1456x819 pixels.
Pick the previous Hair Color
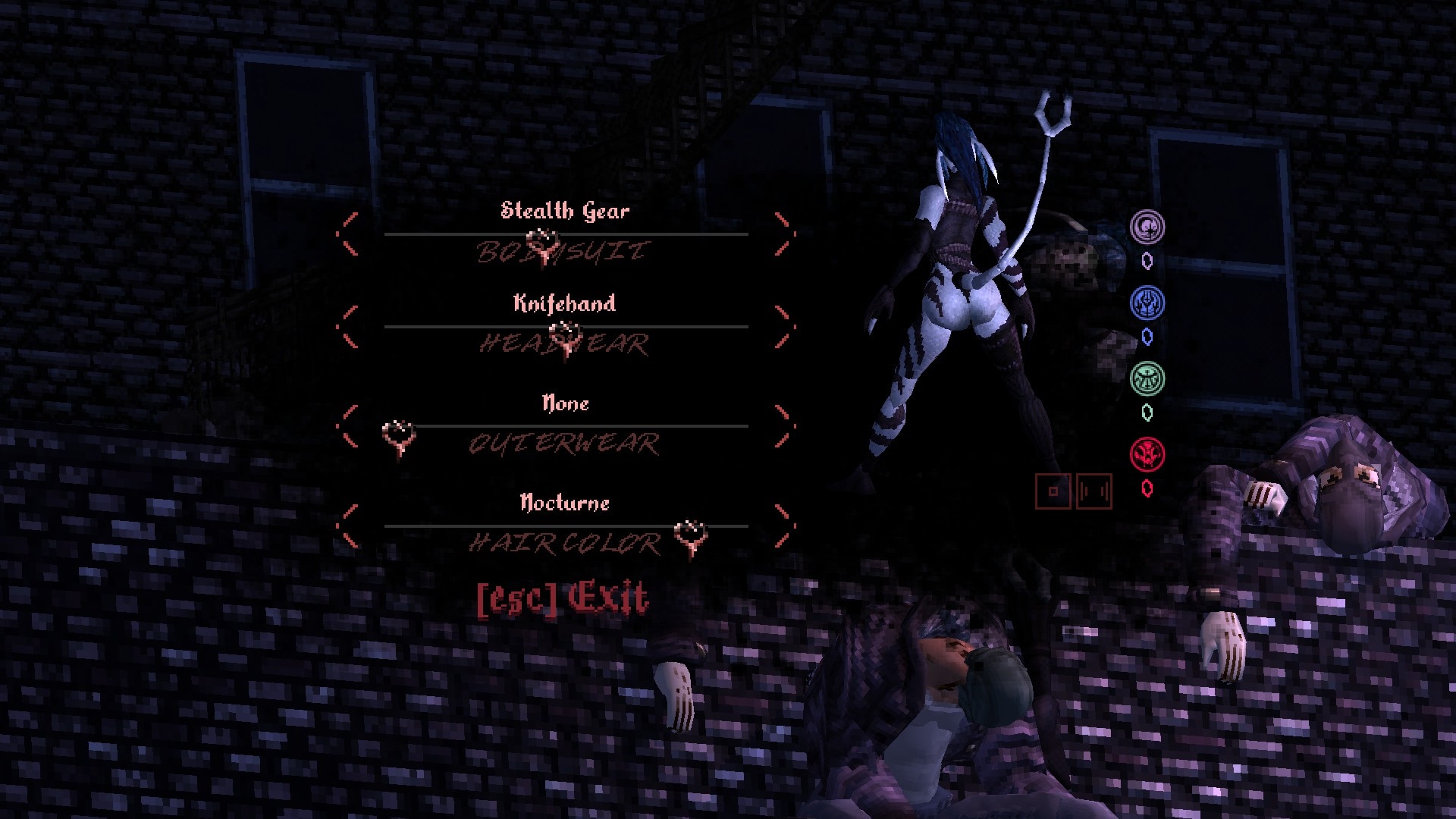(349, 526)
